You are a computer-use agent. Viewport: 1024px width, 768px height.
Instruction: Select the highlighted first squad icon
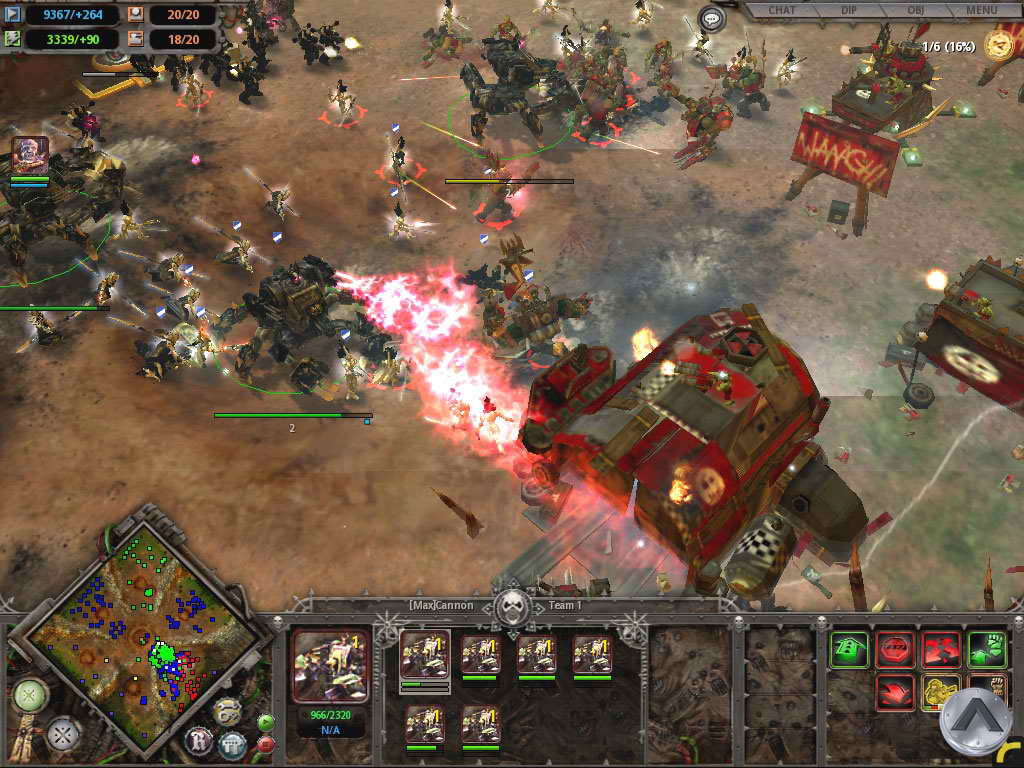click(424, 656)
